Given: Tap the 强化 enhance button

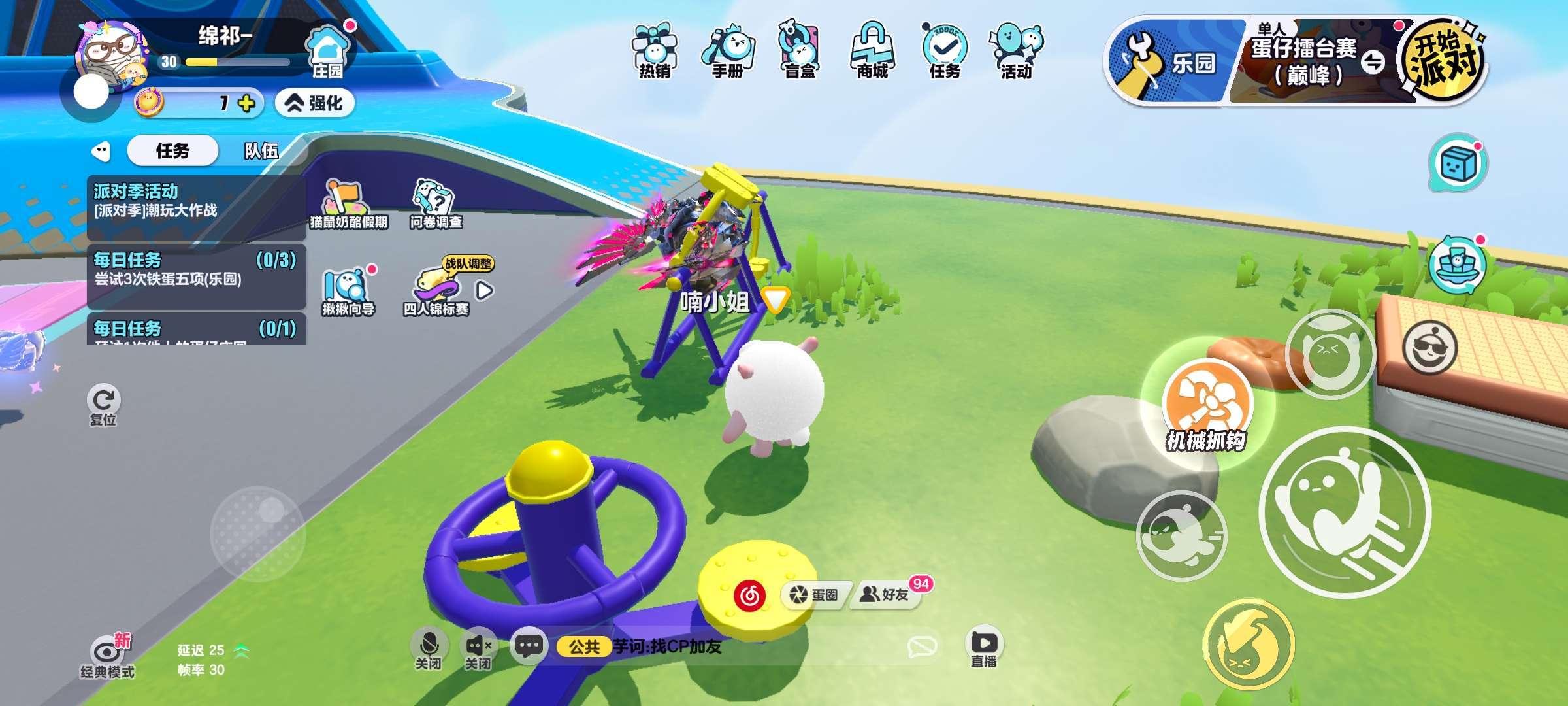Looking at the screenshot, I should pyautogui.click(x=315, y=103).
